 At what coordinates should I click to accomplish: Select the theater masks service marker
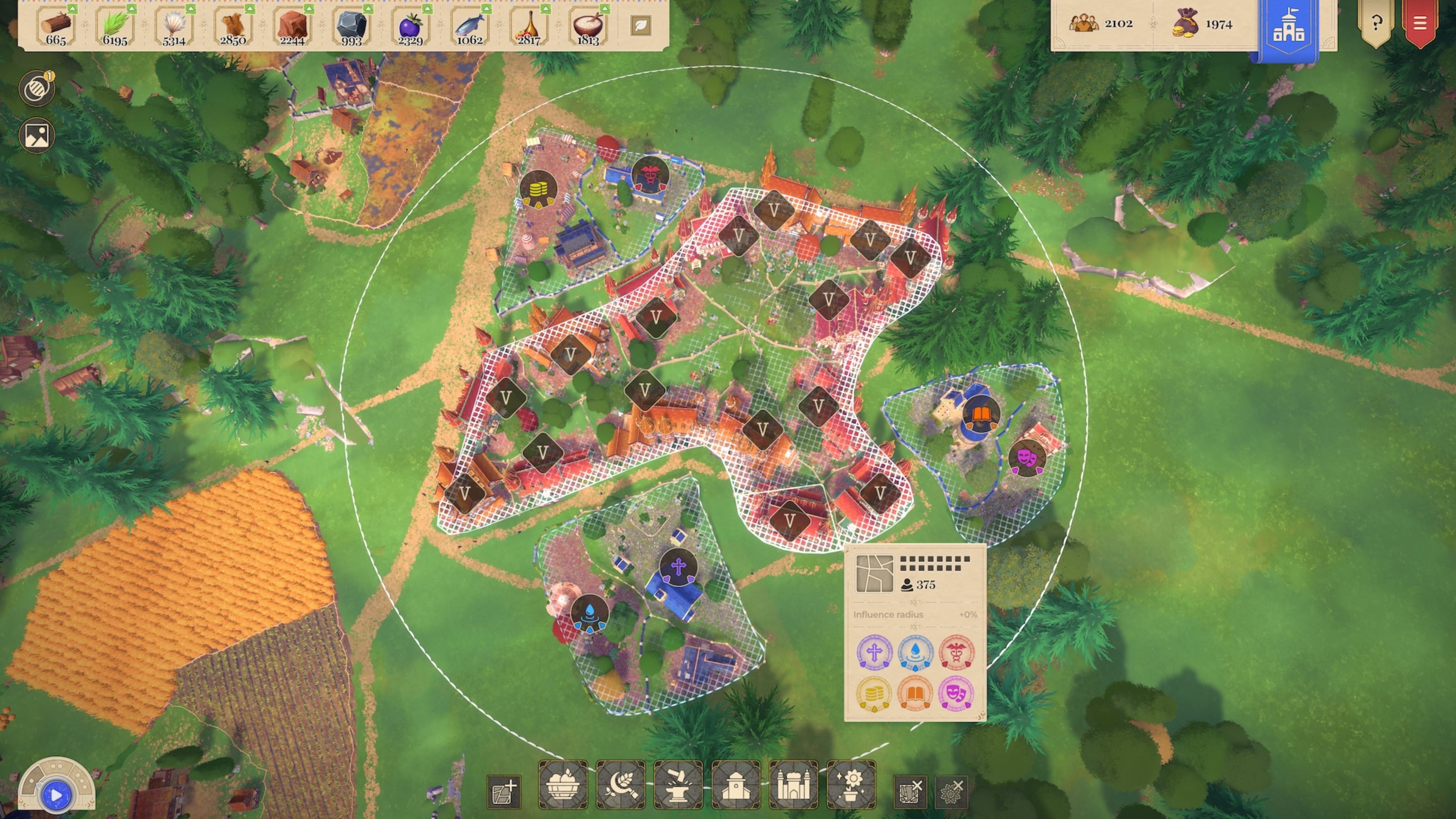click(x=1026, y=457)
